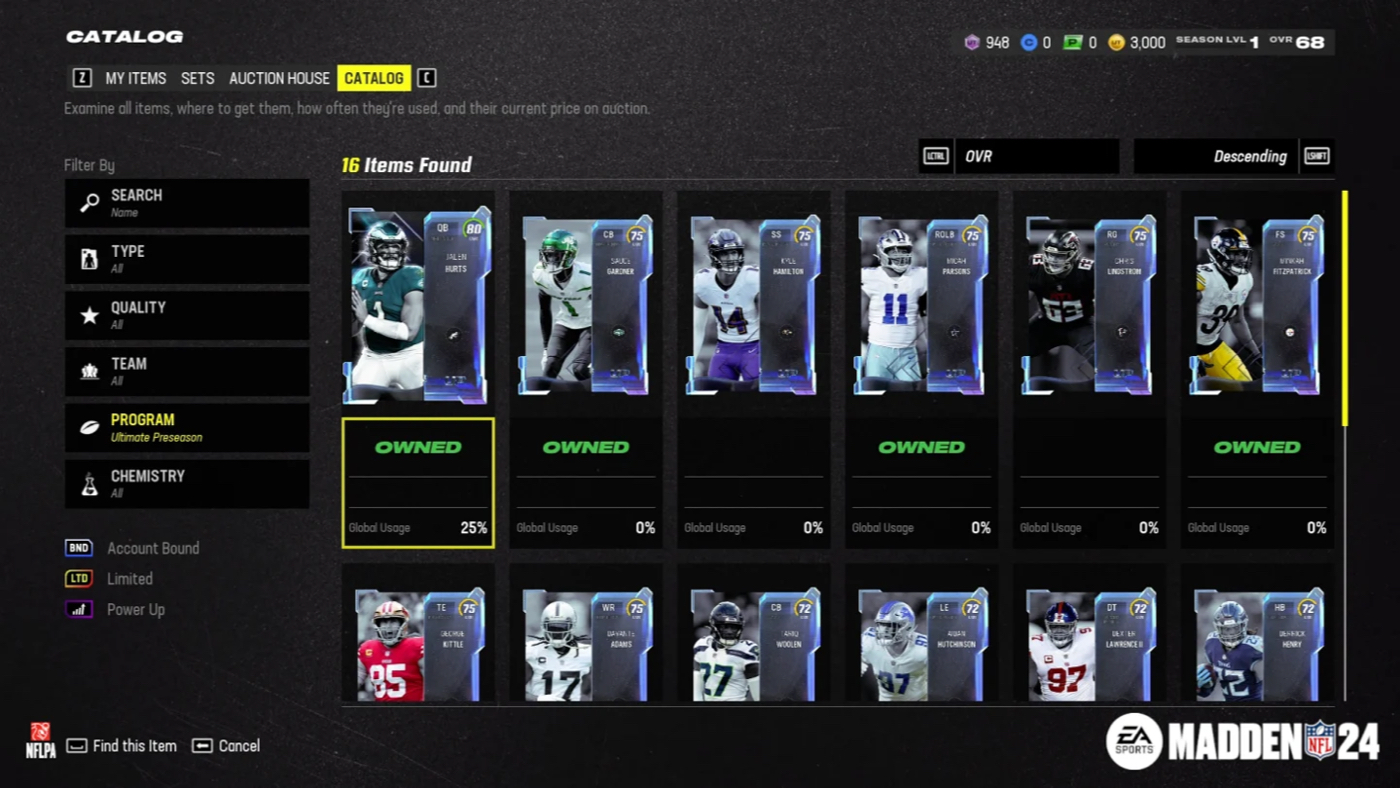Viewport: 1400px width, 788px height.
Task: Open the Quality filter dropdown
Action: (x=187, y=315)
